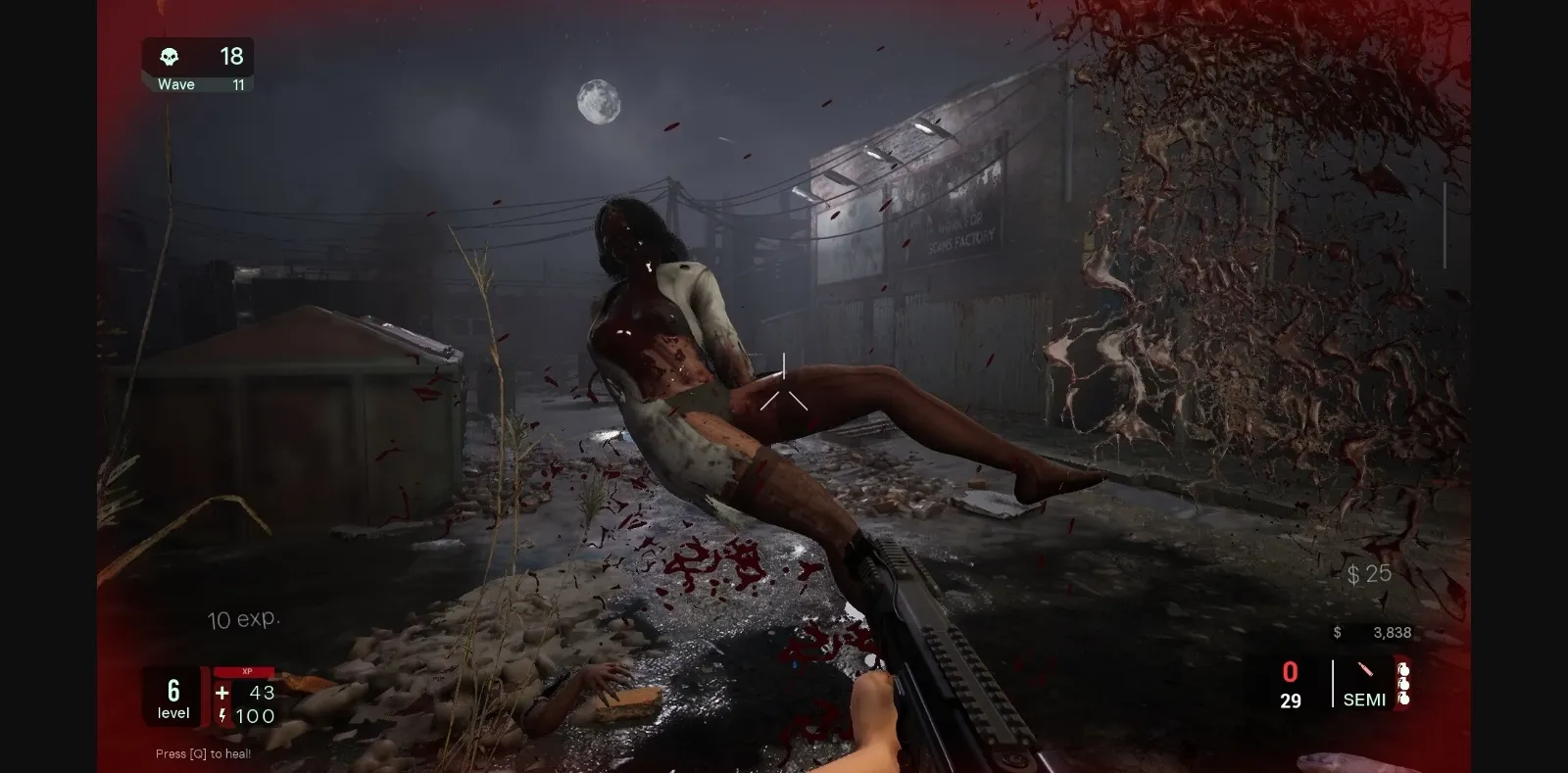Toggle the SEMI fire mode indicator
Image resolution: width=1568 pixels, height=773 pixels.
1365,700
